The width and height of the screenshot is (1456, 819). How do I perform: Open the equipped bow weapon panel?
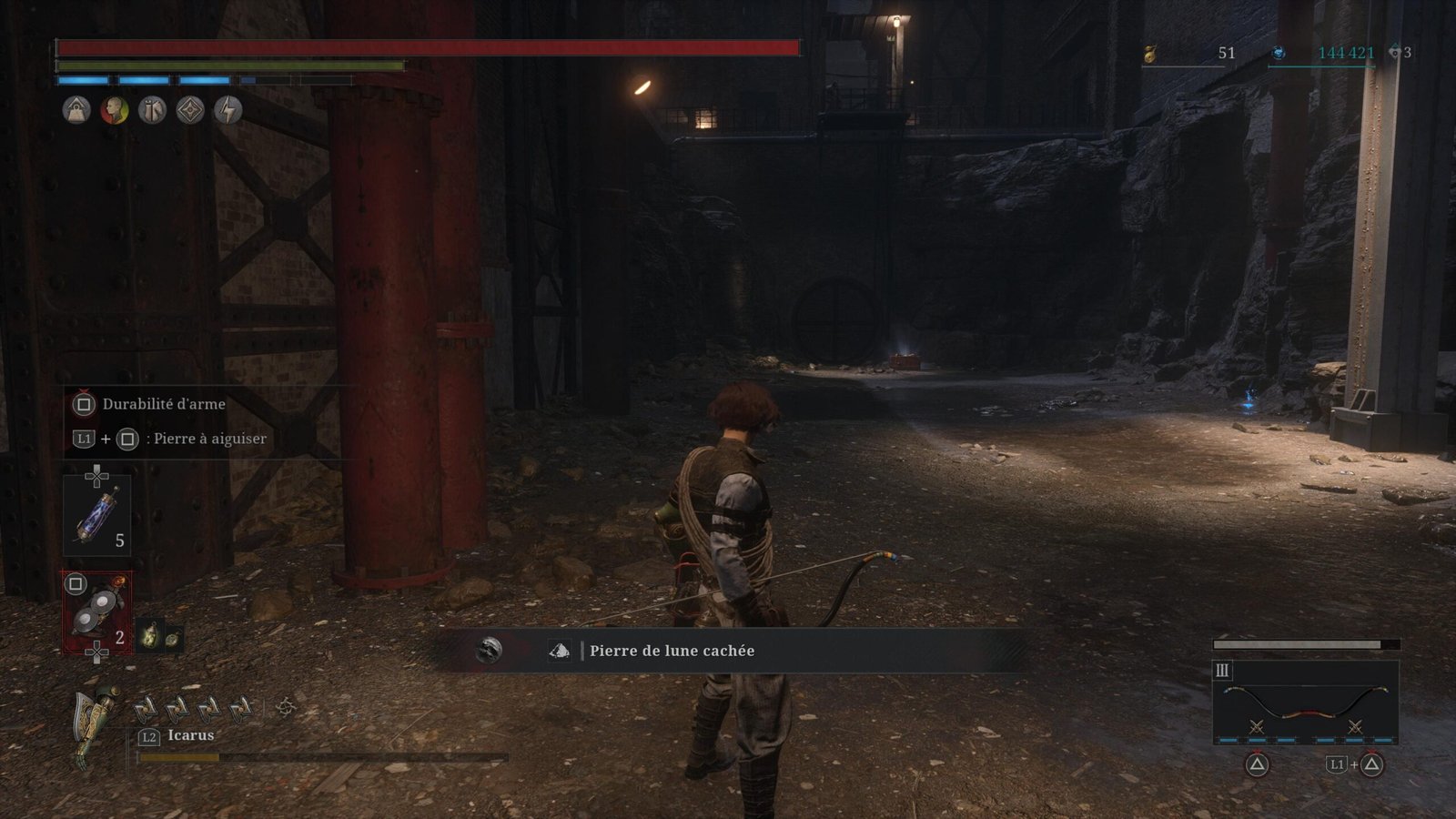pyautogui.click(x=1305, y=702)
